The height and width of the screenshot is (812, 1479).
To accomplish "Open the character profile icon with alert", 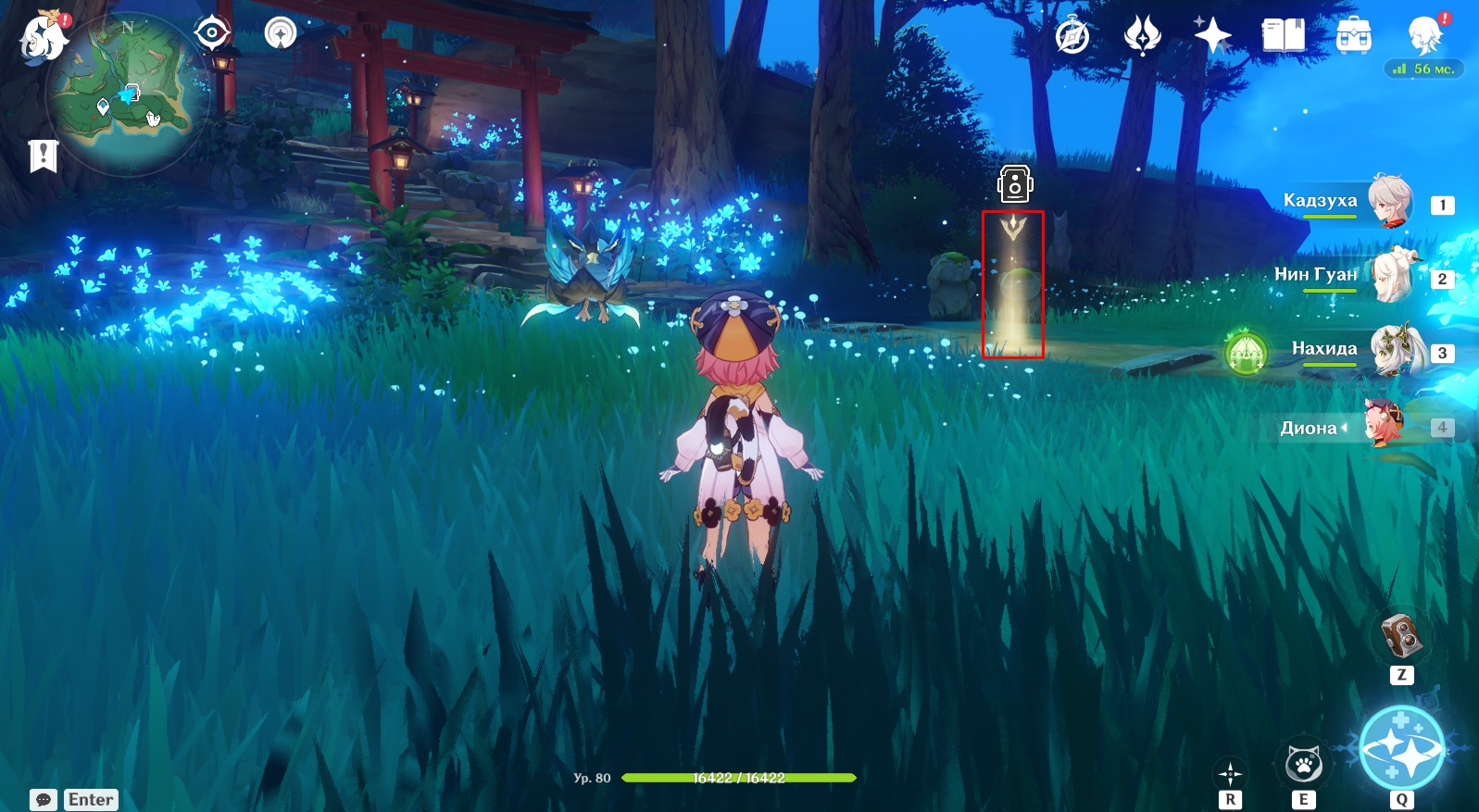I will (x=1424, y=35).
